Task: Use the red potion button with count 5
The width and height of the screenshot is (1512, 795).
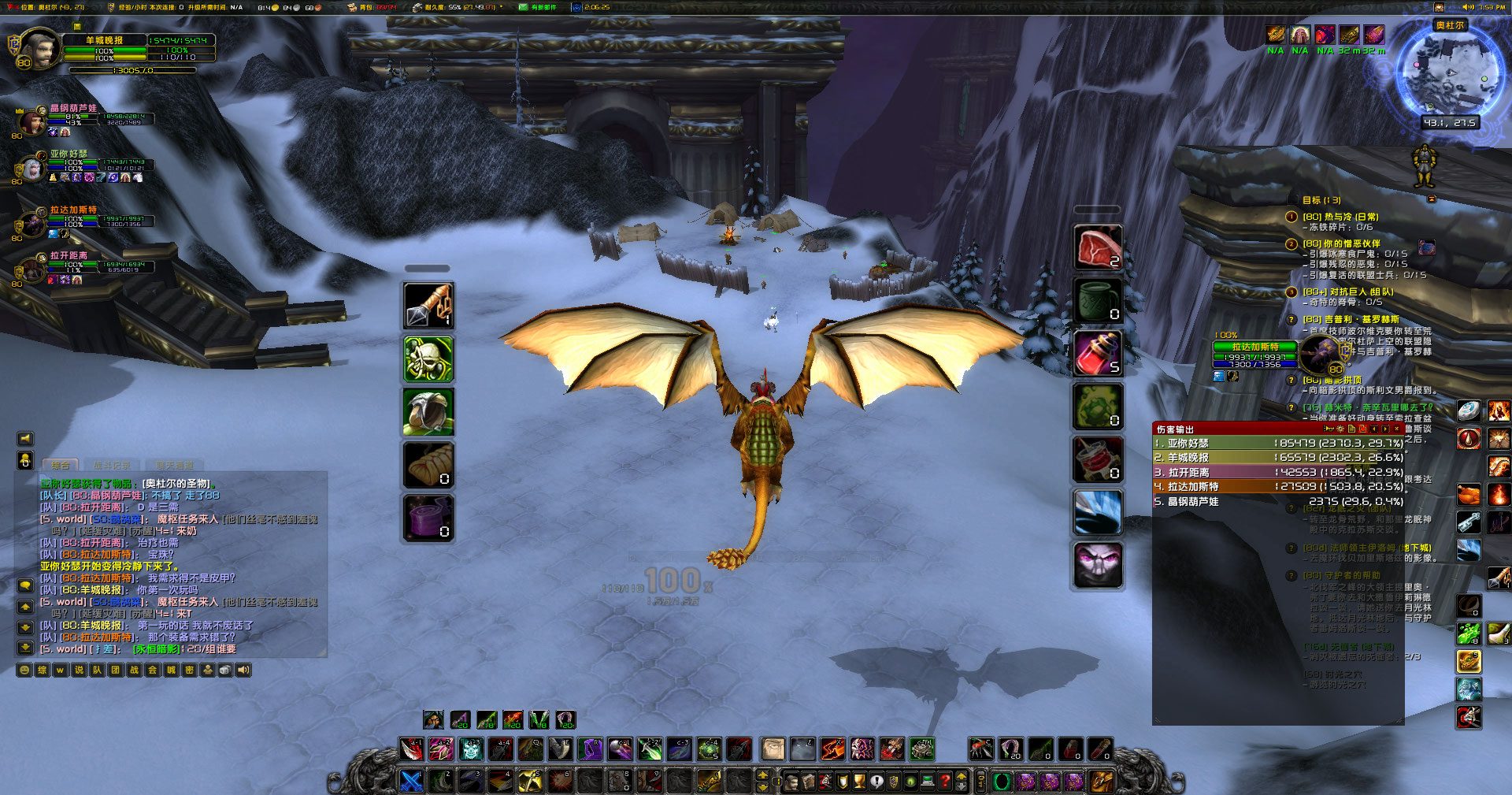Action: pyautogui.click(x=1097, y=355)
